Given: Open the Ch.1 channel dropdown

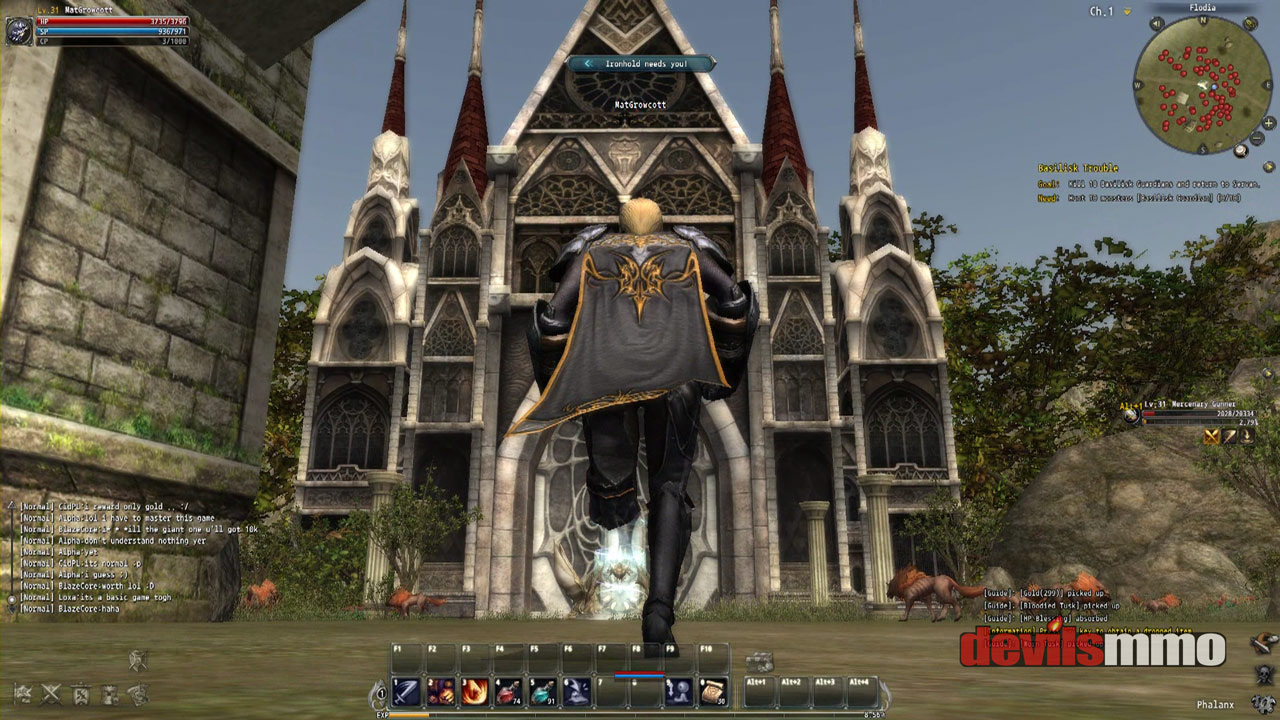Looking at the screenshot, I should pyautogui.click(x=1128, y=12).
